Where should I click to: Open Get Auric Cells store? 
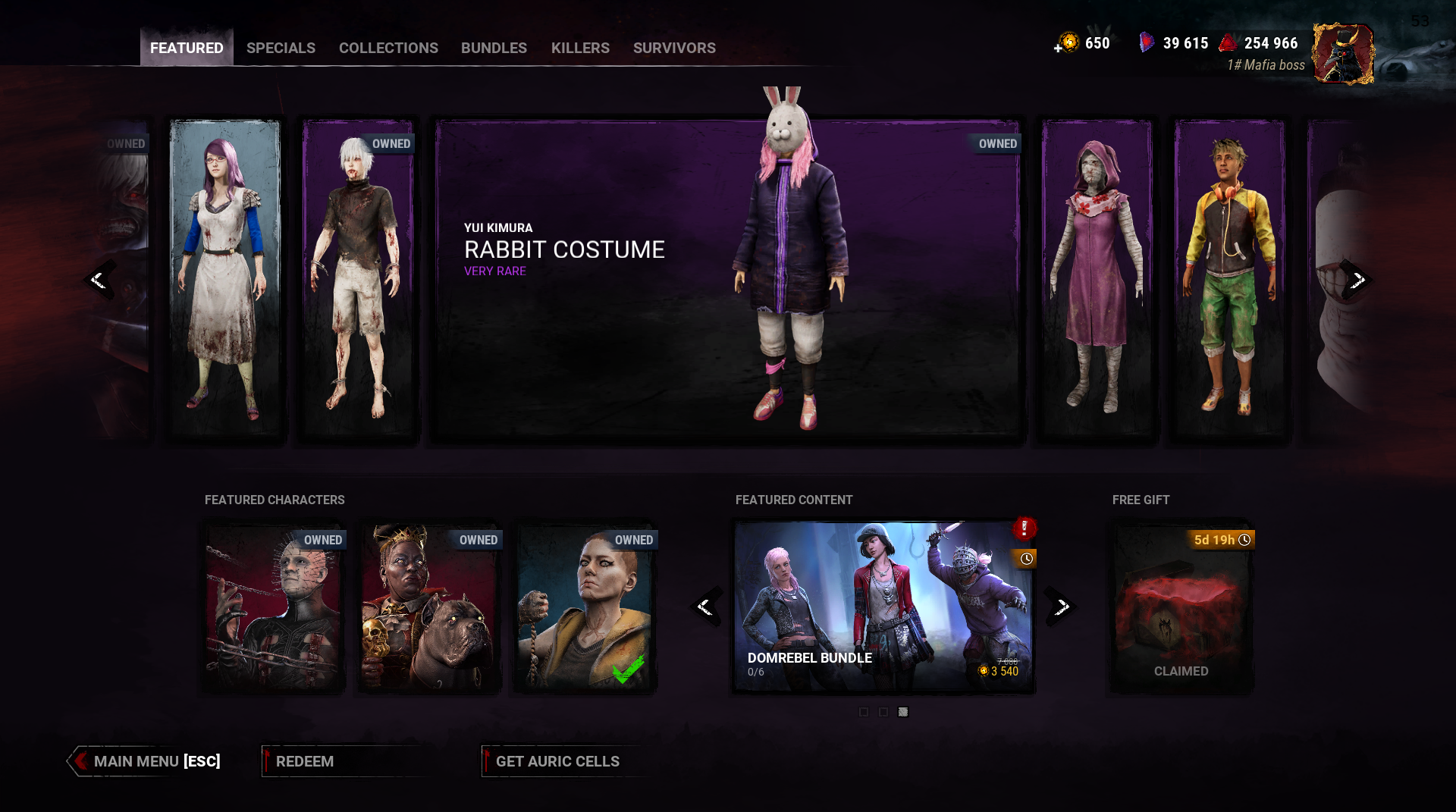[557, 761]
